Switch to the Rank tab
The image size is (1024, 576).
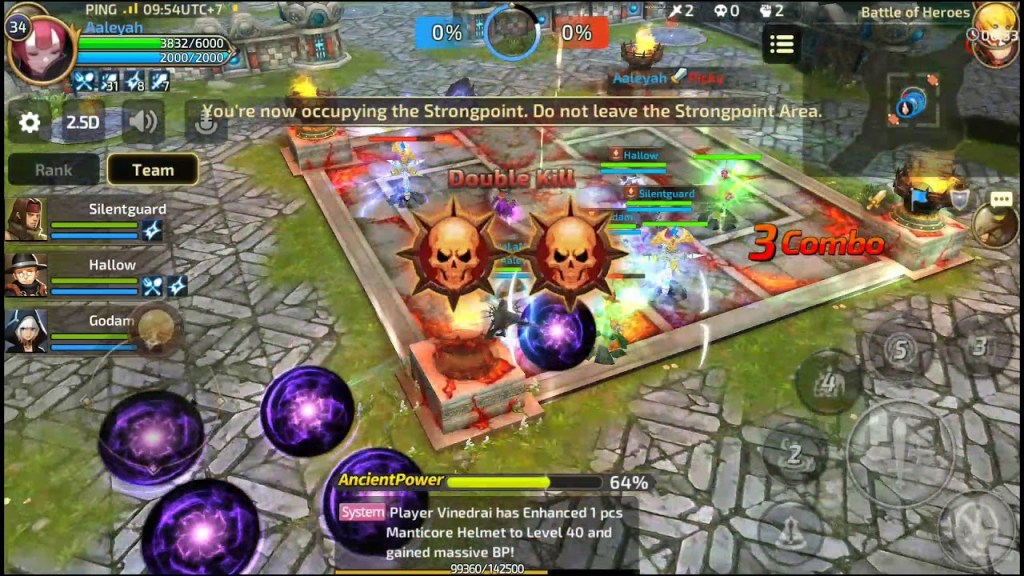pyautogui.click(x=53, y=170)
